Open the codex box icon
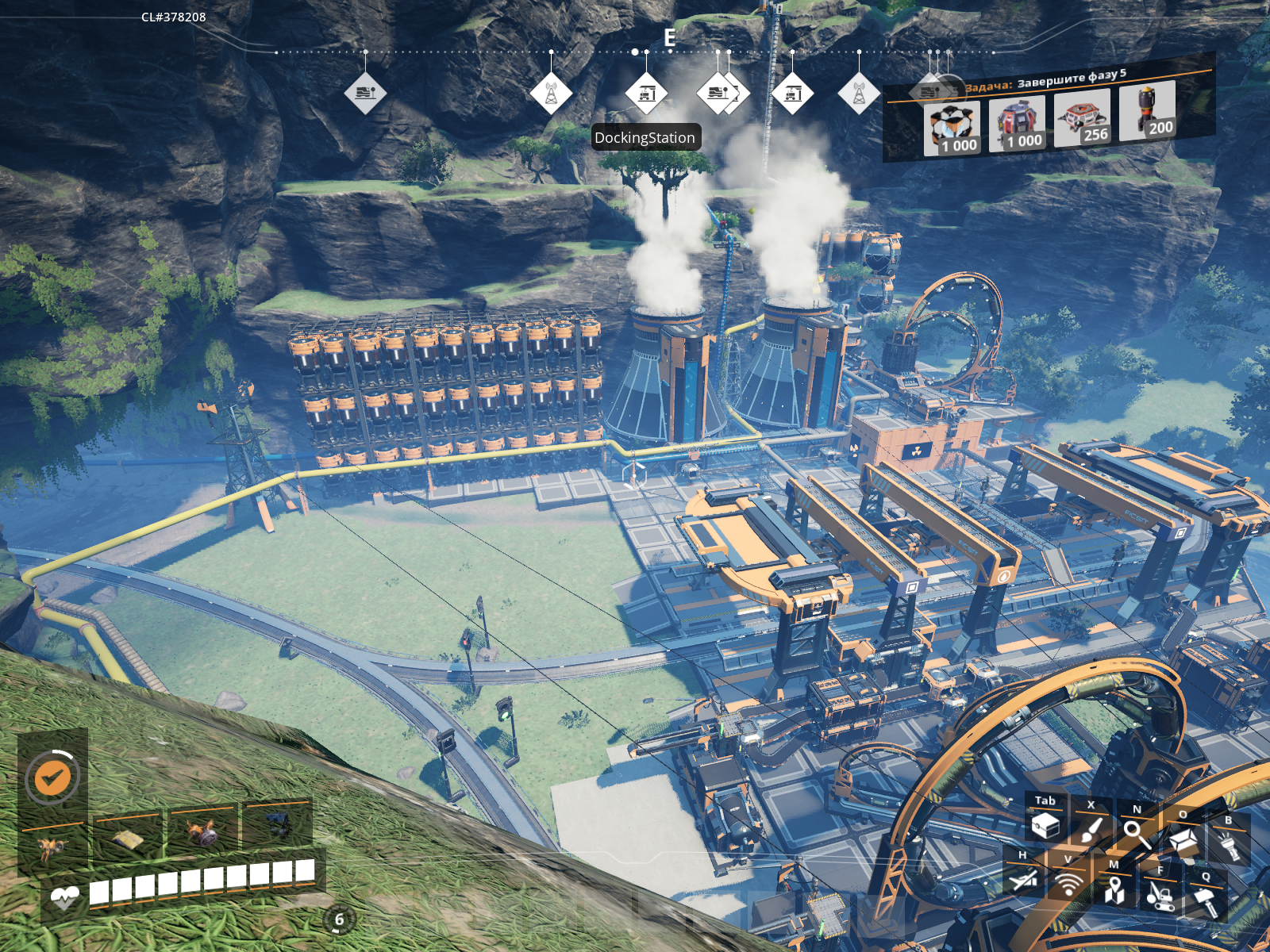Screen dimensions: 1270x952 (x=1183, y=839)
